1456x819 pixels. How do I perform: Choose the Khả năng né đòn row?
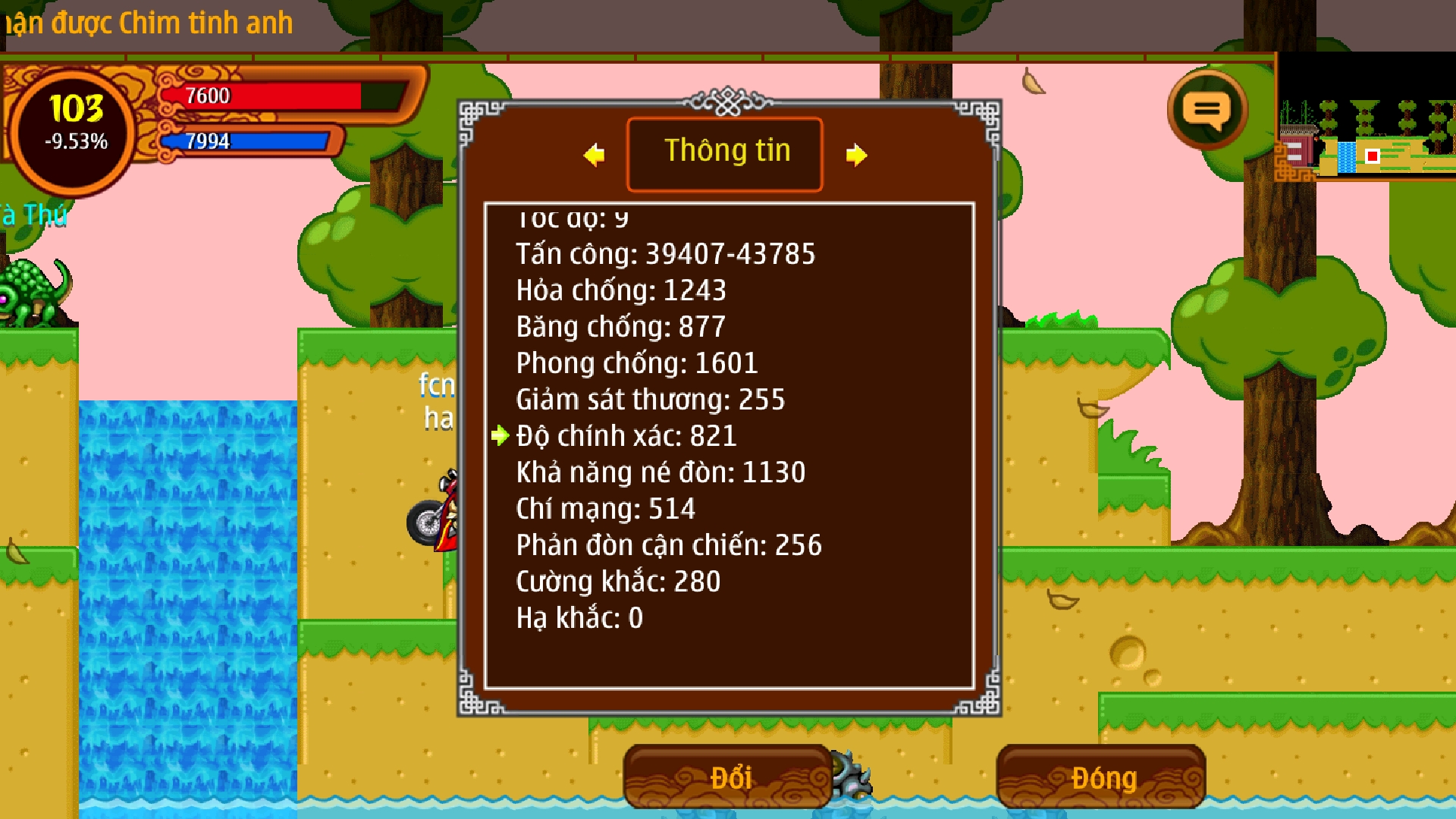click(x=661, y=472)
